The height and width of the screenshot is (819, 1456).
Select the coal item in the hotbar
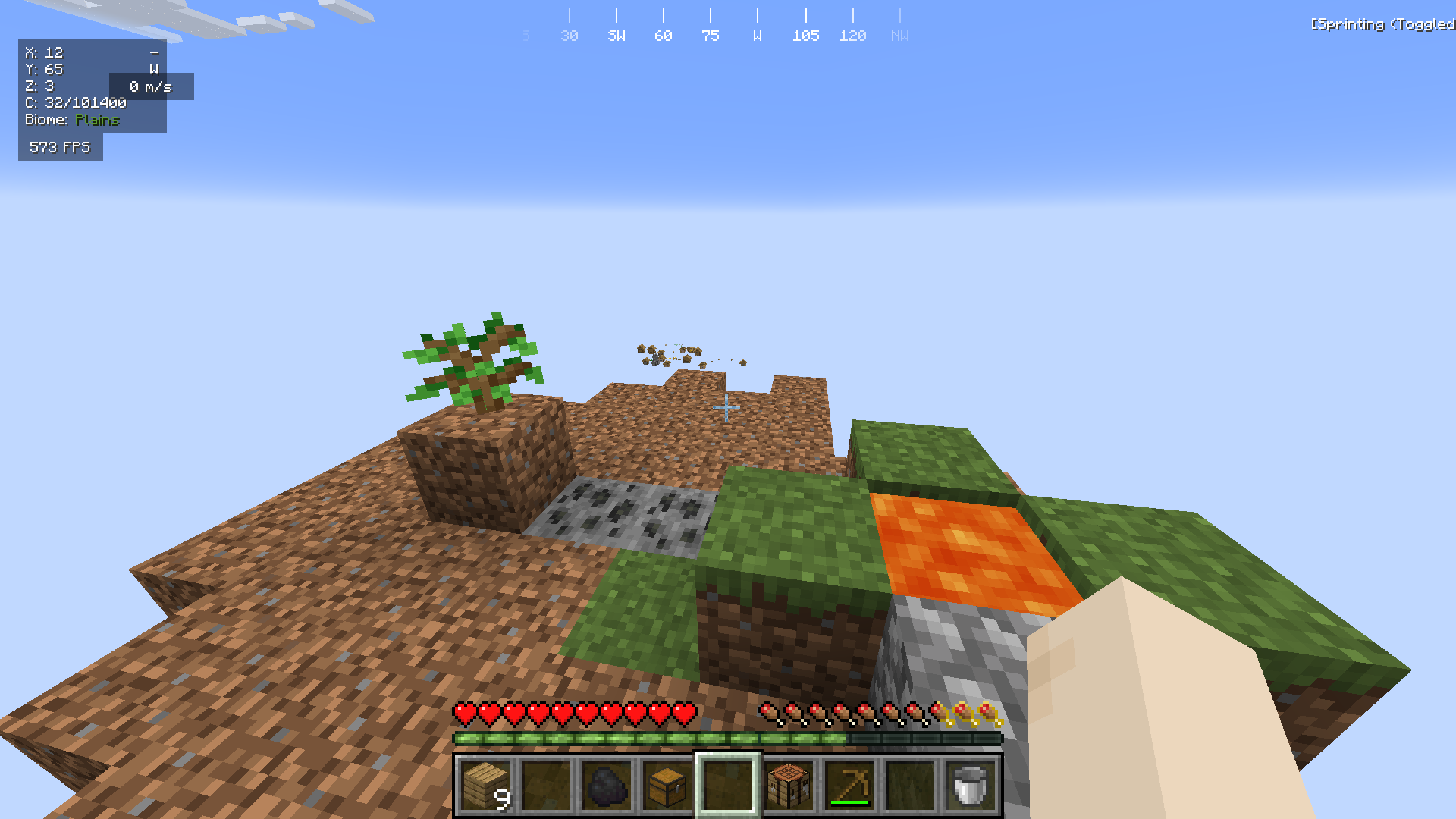(607, 786)
